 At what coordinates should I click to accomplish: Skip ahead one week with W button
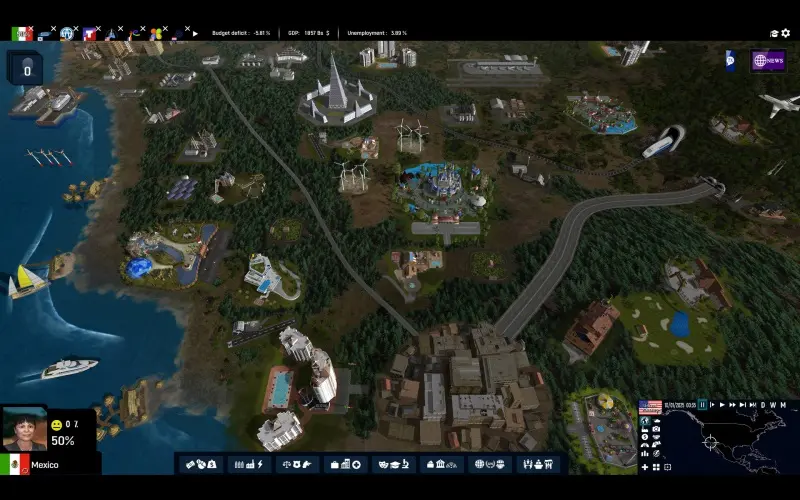(x=772, y=405)
